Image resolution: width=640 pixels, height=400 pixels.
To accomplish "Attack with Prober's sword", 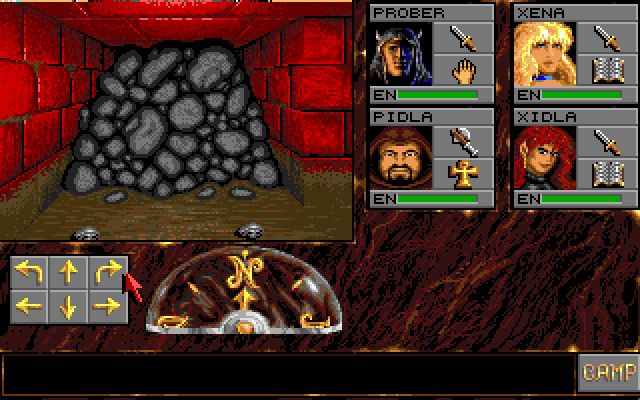I will pos(463,39).
